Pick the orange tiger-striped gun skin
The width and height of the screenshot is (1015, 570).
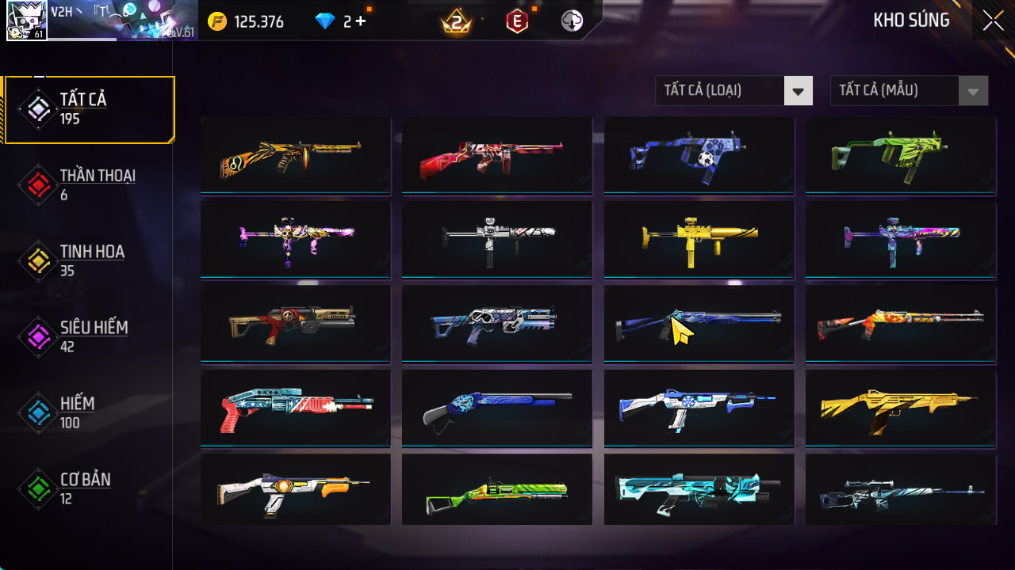295,156
